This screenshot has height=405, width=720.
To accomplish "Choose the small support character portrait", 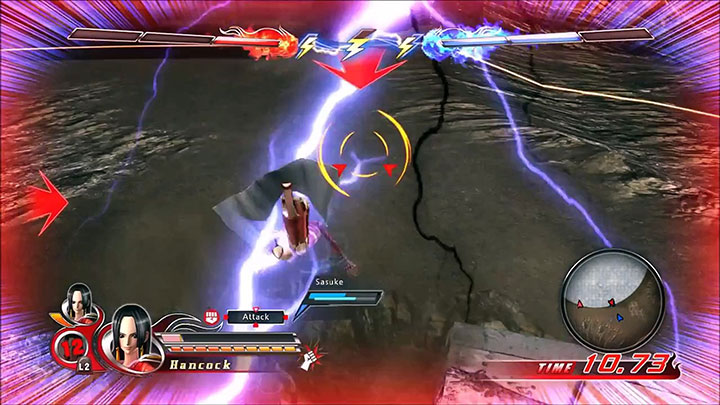I will tap(78, 301).
